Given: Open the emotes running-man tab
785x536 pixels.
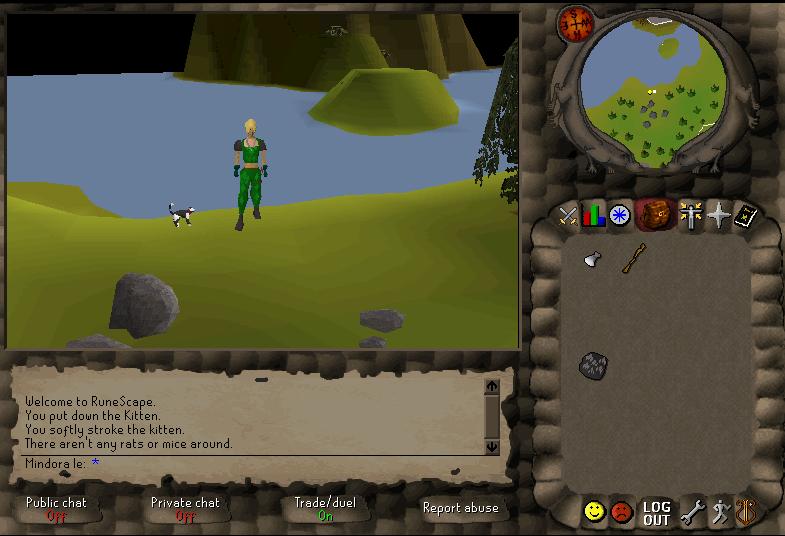Looking at the screenshot, I should pos(719,513).
